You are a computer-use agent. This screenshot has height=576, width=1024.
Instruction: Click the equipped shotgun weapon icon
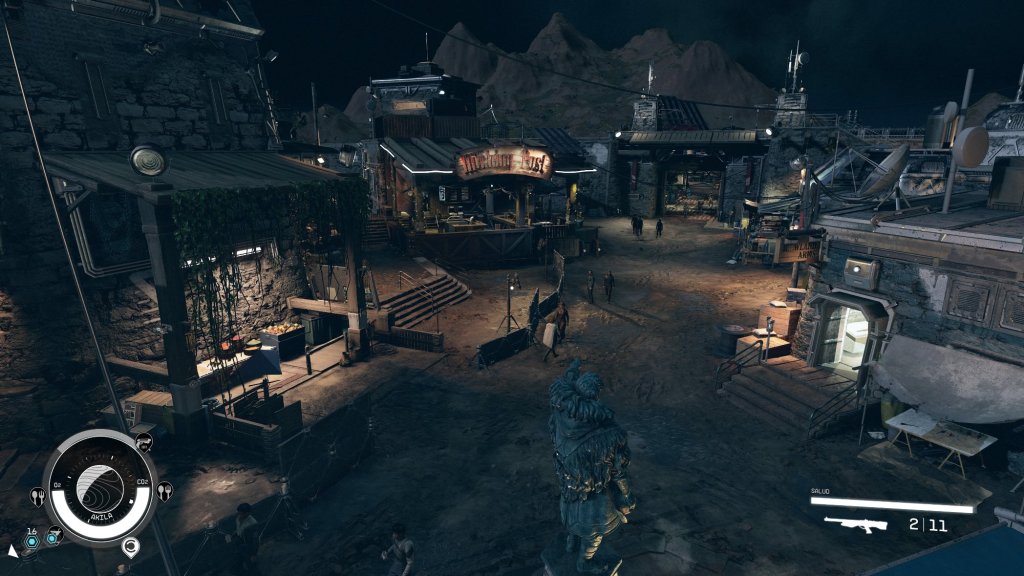tap(856, 524)
